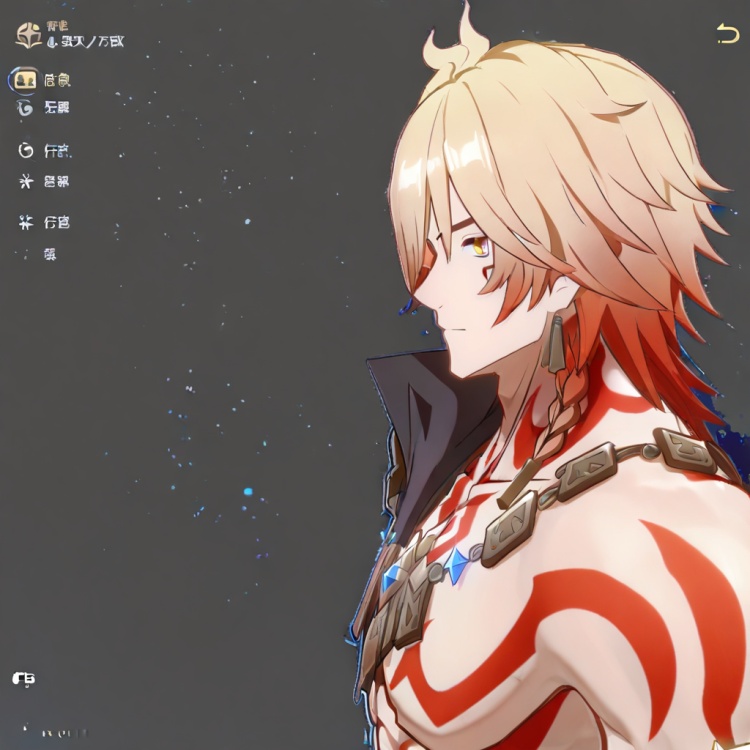Open the menu entry without an icon
Image resolution: width=750 pixels, height=750 pixels.
tap(50, 254)
